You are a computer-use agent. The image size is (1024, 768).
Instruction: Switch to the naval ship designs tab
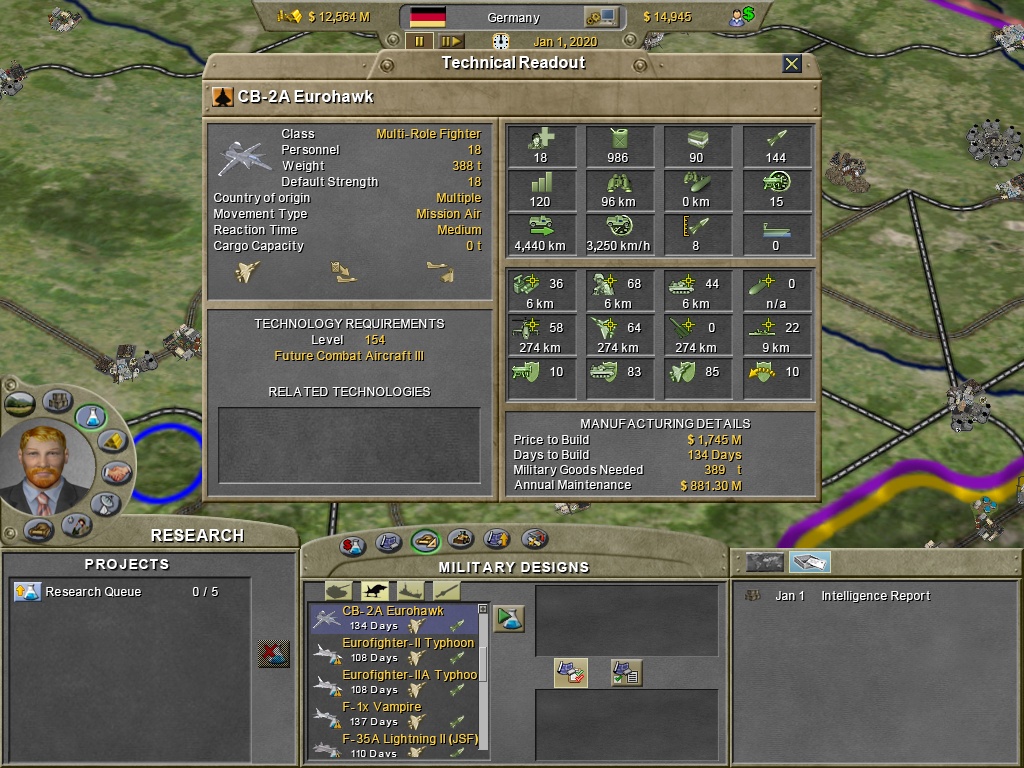[411, 590]
